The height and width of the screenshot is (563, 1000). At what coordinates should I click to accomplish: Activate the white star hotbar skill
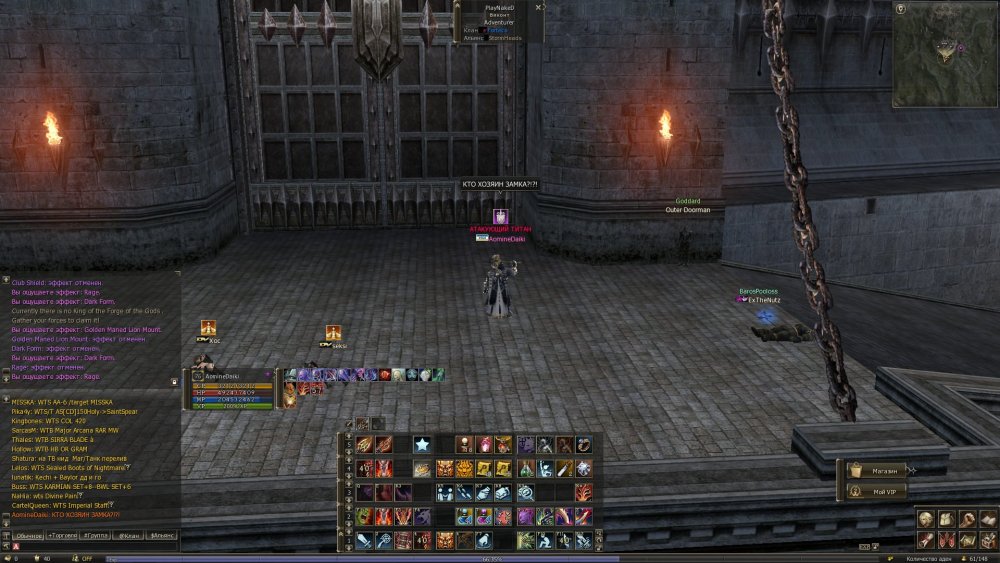coord(422,444)
